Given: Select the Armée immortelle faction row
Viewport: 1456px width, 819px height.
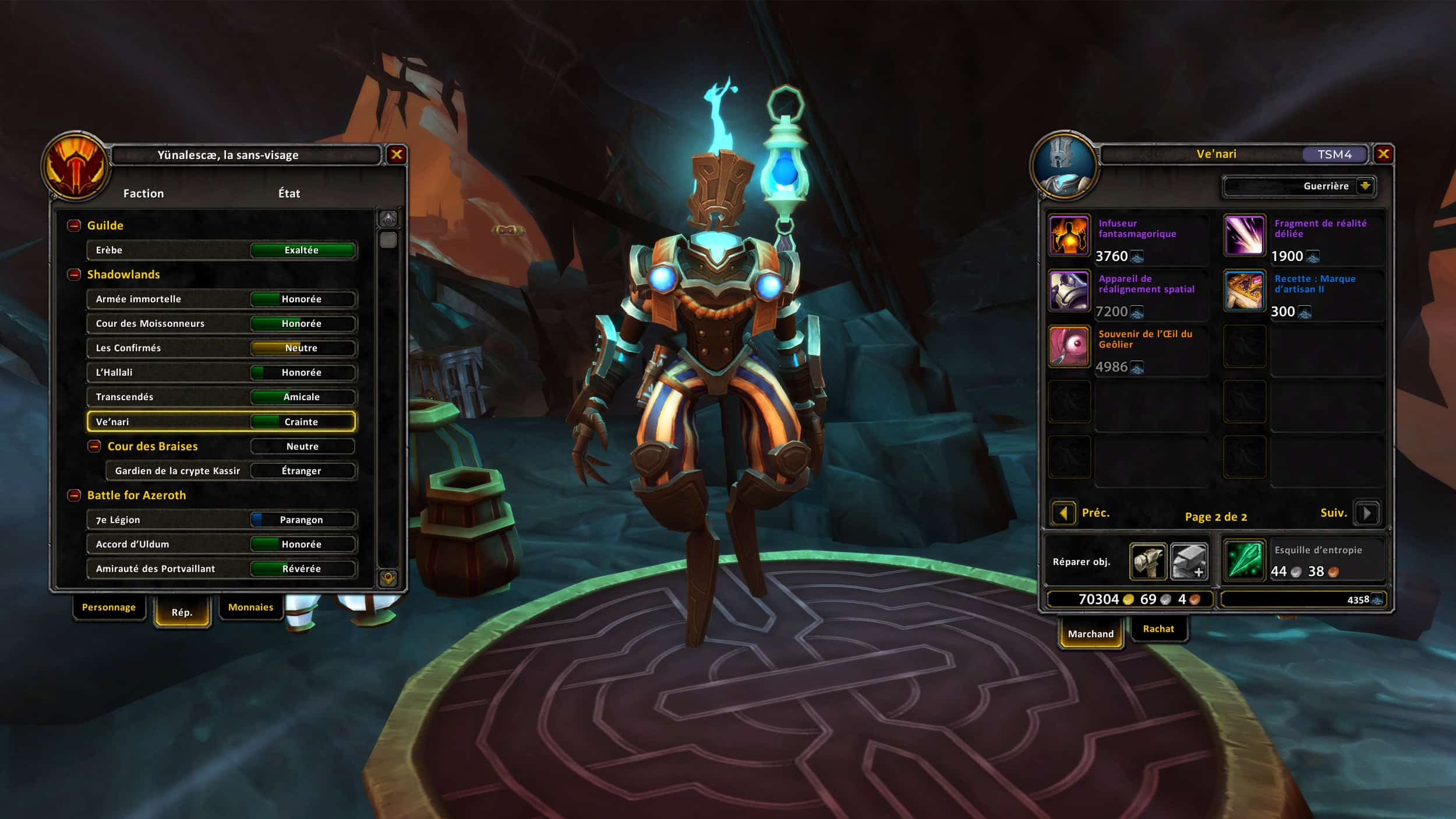Looking at the screenshot, I should coord(221,299).
